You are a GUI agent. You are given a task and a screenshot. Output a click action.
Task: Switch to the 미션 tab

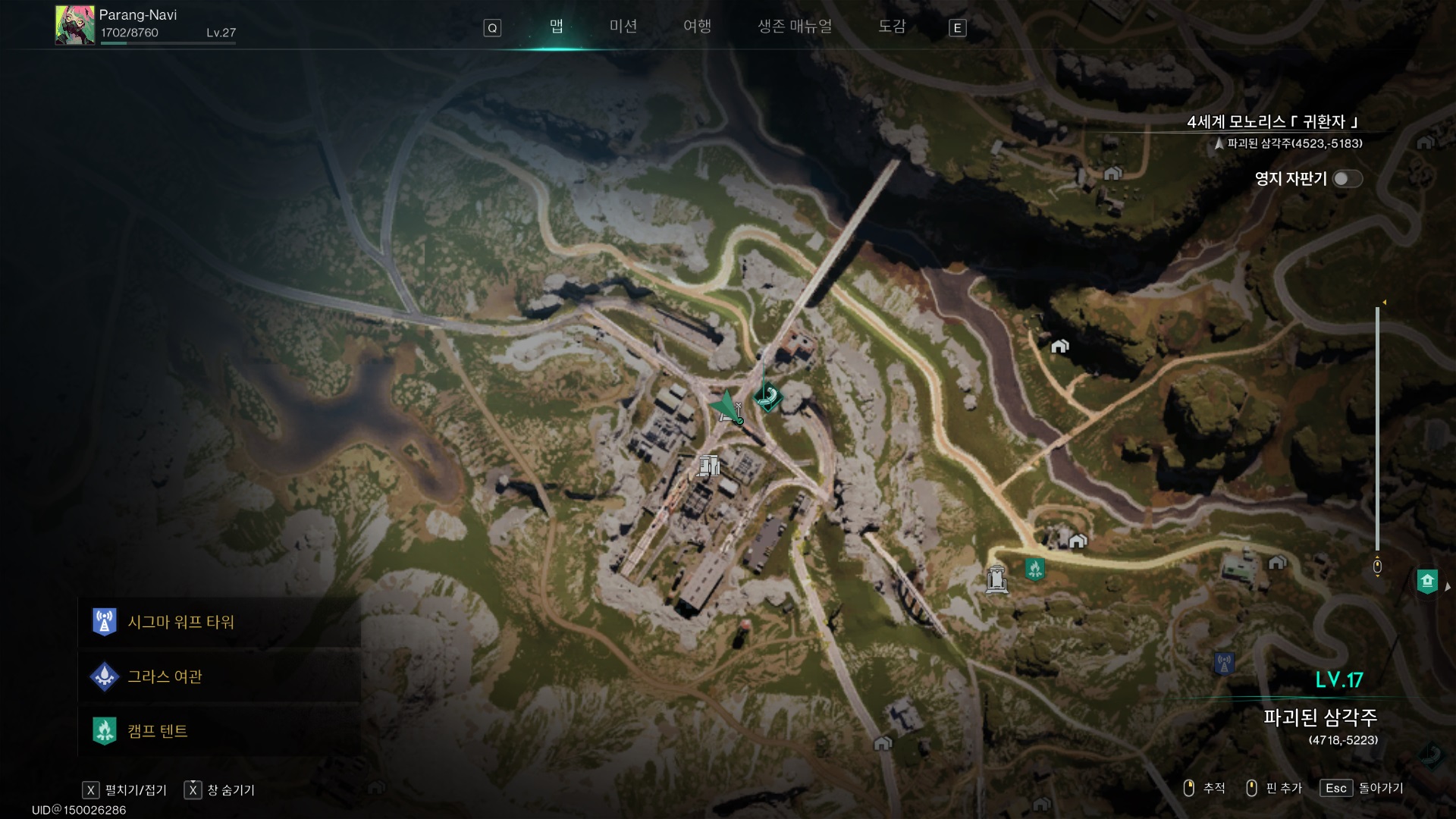pyautogui.click(x=623, y=27)
